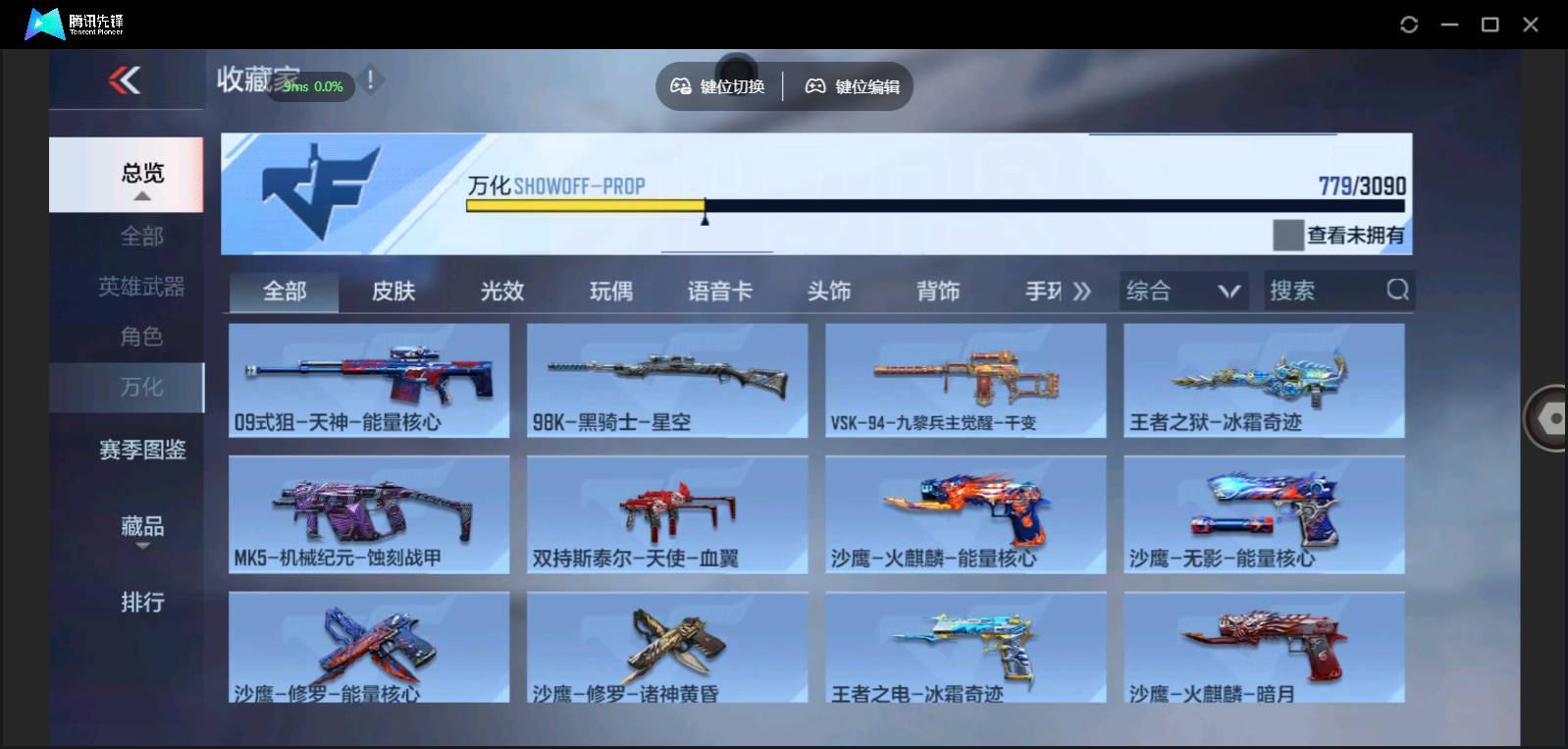Open the 综合 sort dropdown
This screenshot has height=749, width=1568.
1182,291
